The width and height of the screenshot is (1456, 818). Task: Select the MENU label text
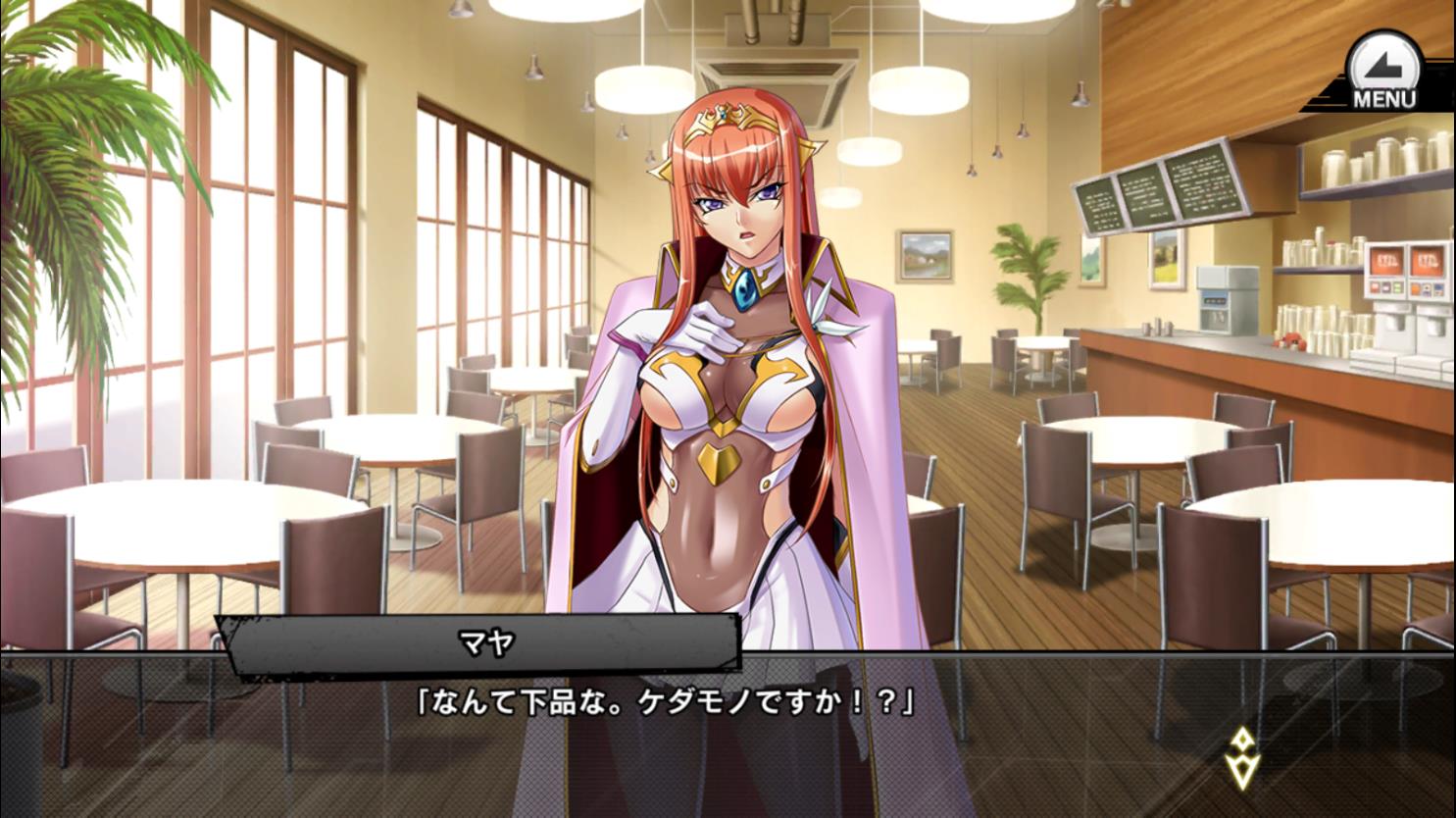1384,95
